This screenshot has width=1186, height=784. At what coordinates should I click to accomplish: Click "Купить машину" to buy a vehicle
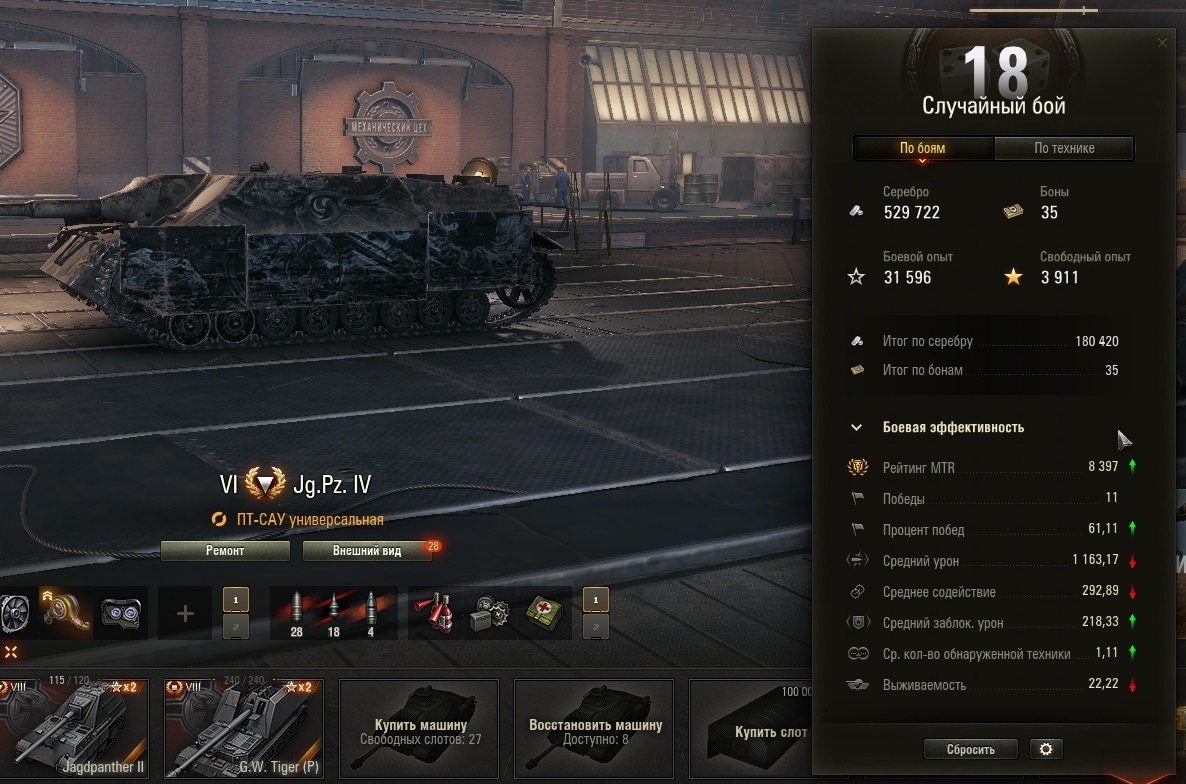click(x=420, y=728)
